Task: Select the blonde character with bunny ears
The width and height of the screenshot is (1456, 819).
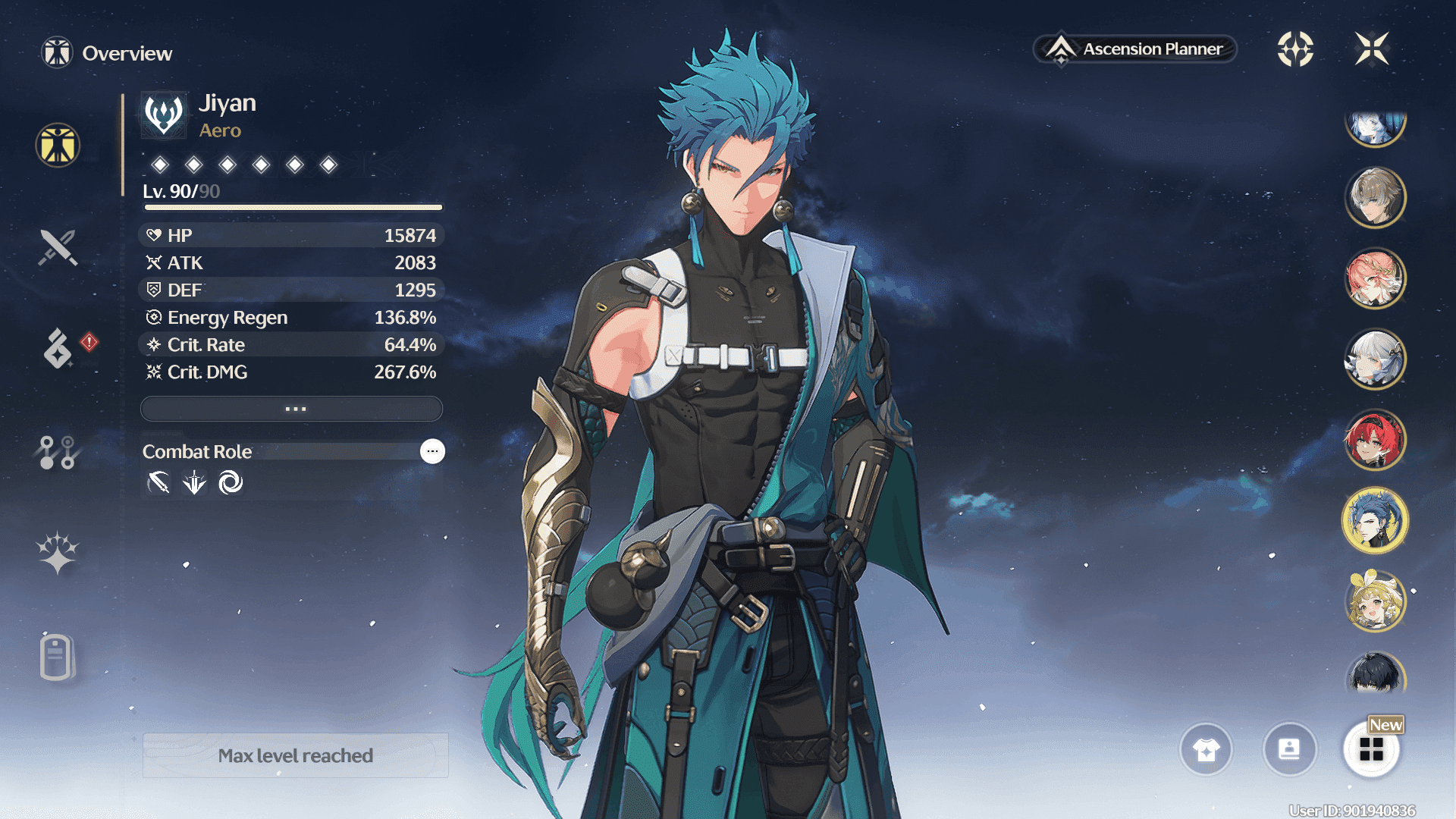Action: click(x=1375, y=601)
